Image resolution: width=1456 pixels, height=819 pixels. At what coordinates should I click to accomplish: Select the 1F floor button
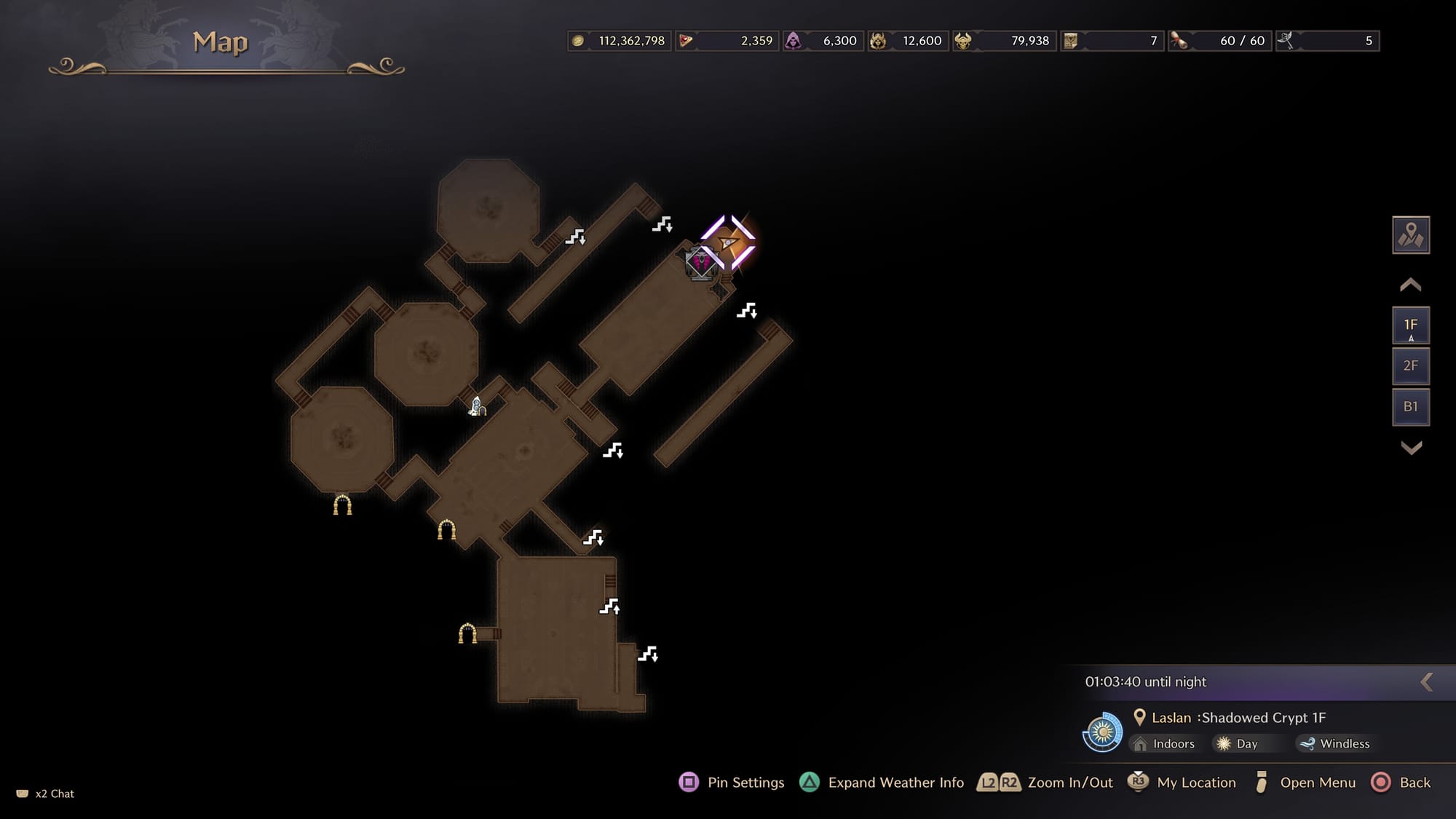pyautogui.click(x=1410, y=325)
